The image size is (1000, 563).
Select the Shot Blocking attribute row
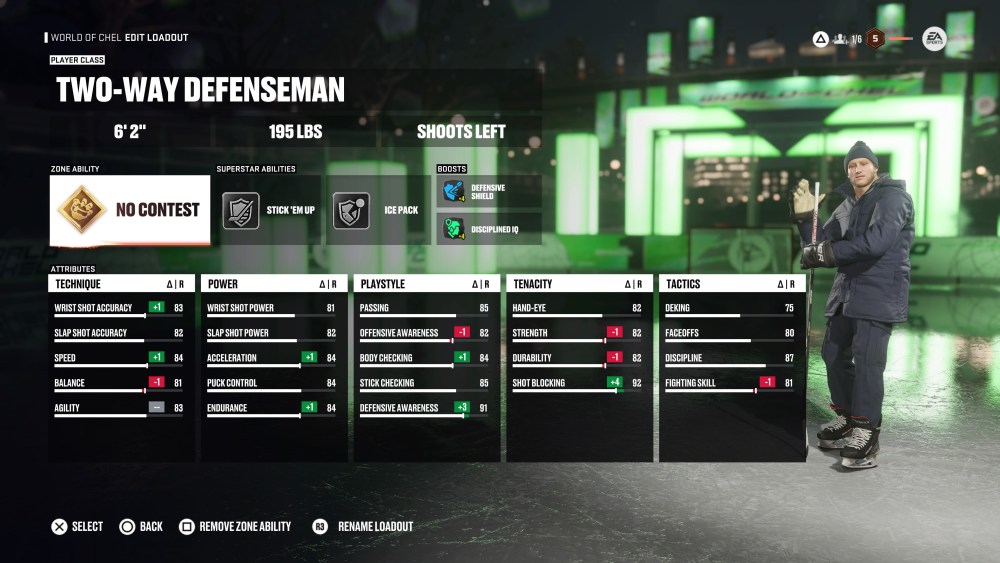(x=578, y=384)
